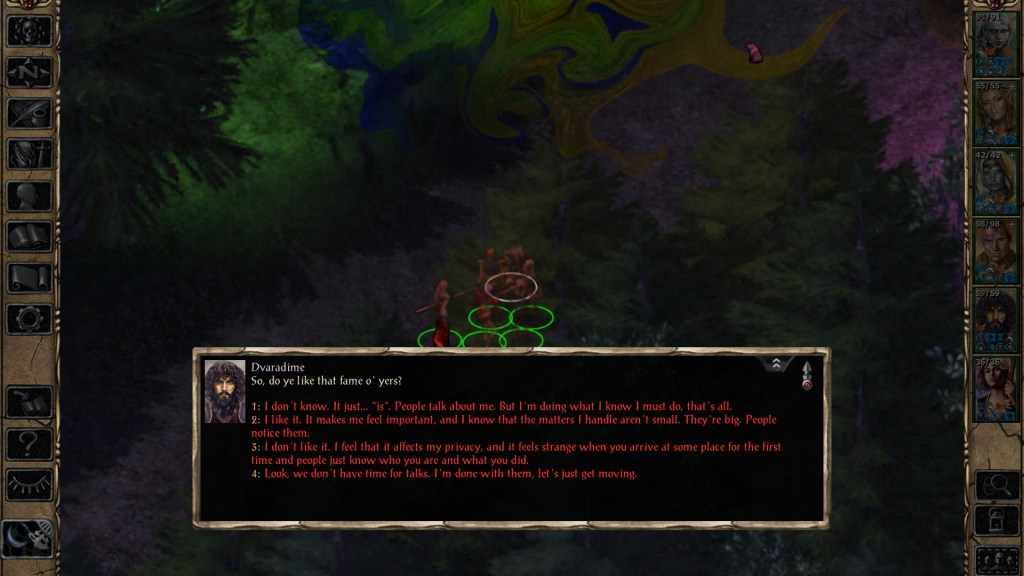Select the top party member portrait
The image size is (1024, 576).
coord(994,44)
